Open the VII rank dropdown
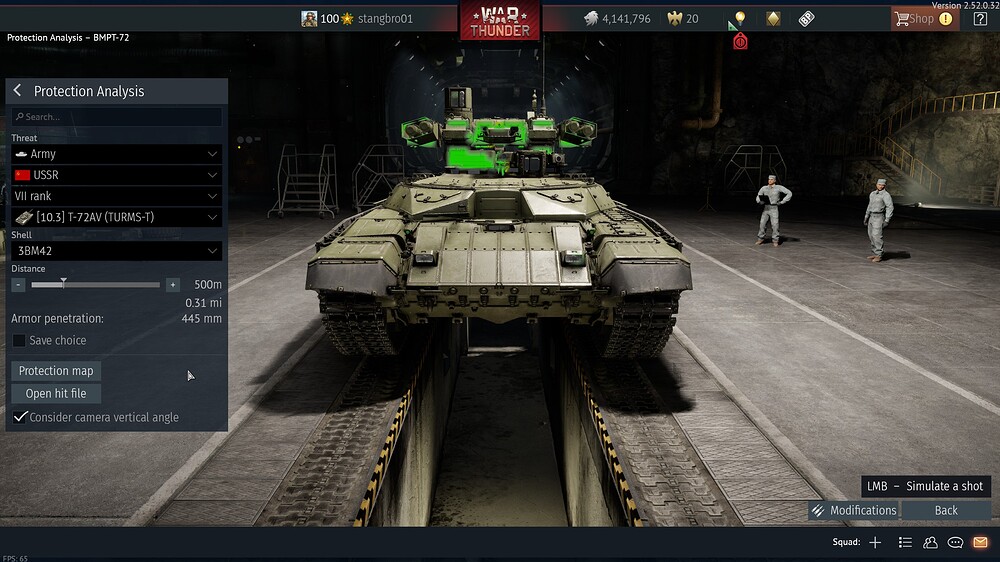 pos(116,196)
